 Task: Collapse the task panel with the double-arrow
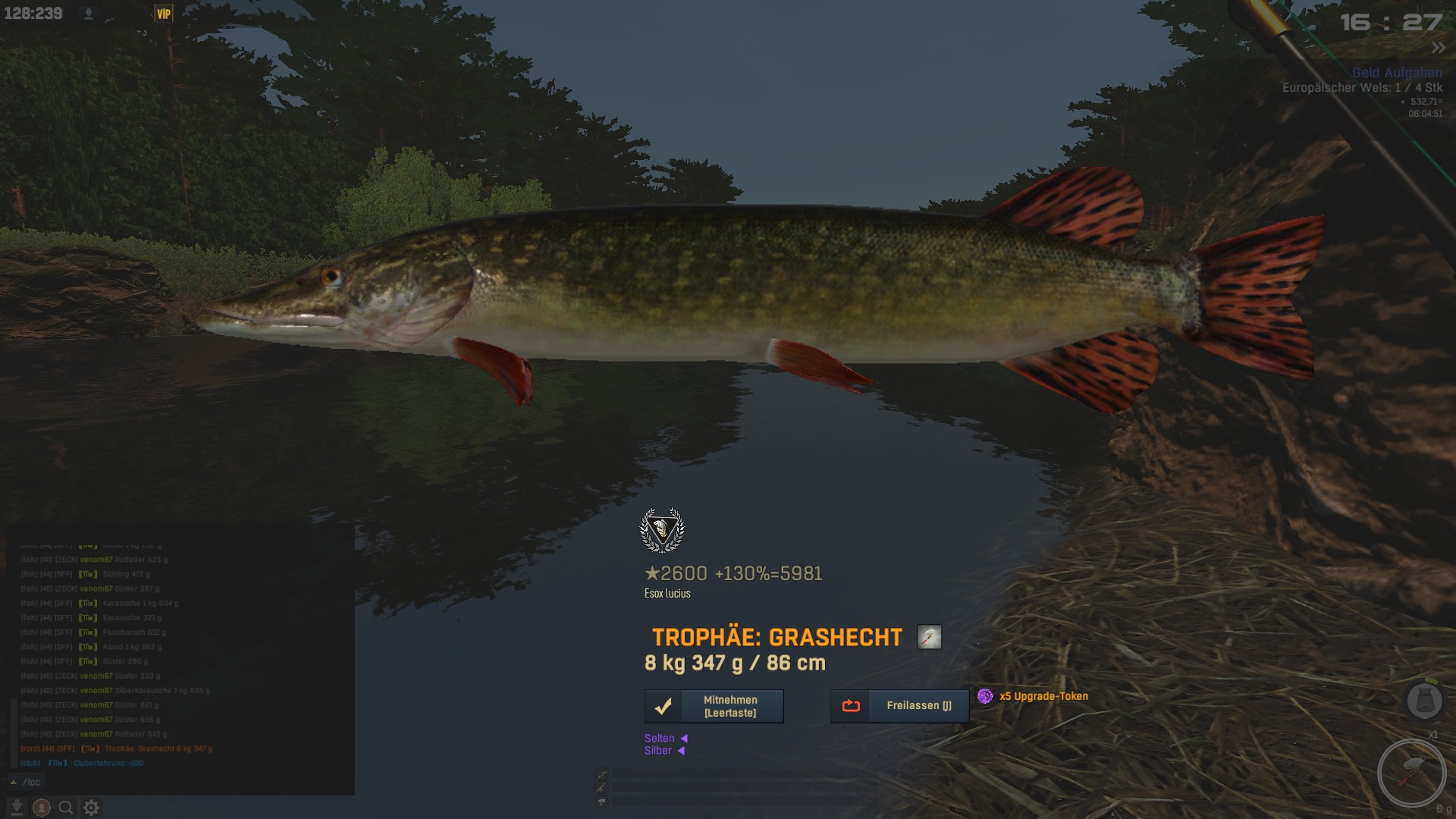[1438, 48]
